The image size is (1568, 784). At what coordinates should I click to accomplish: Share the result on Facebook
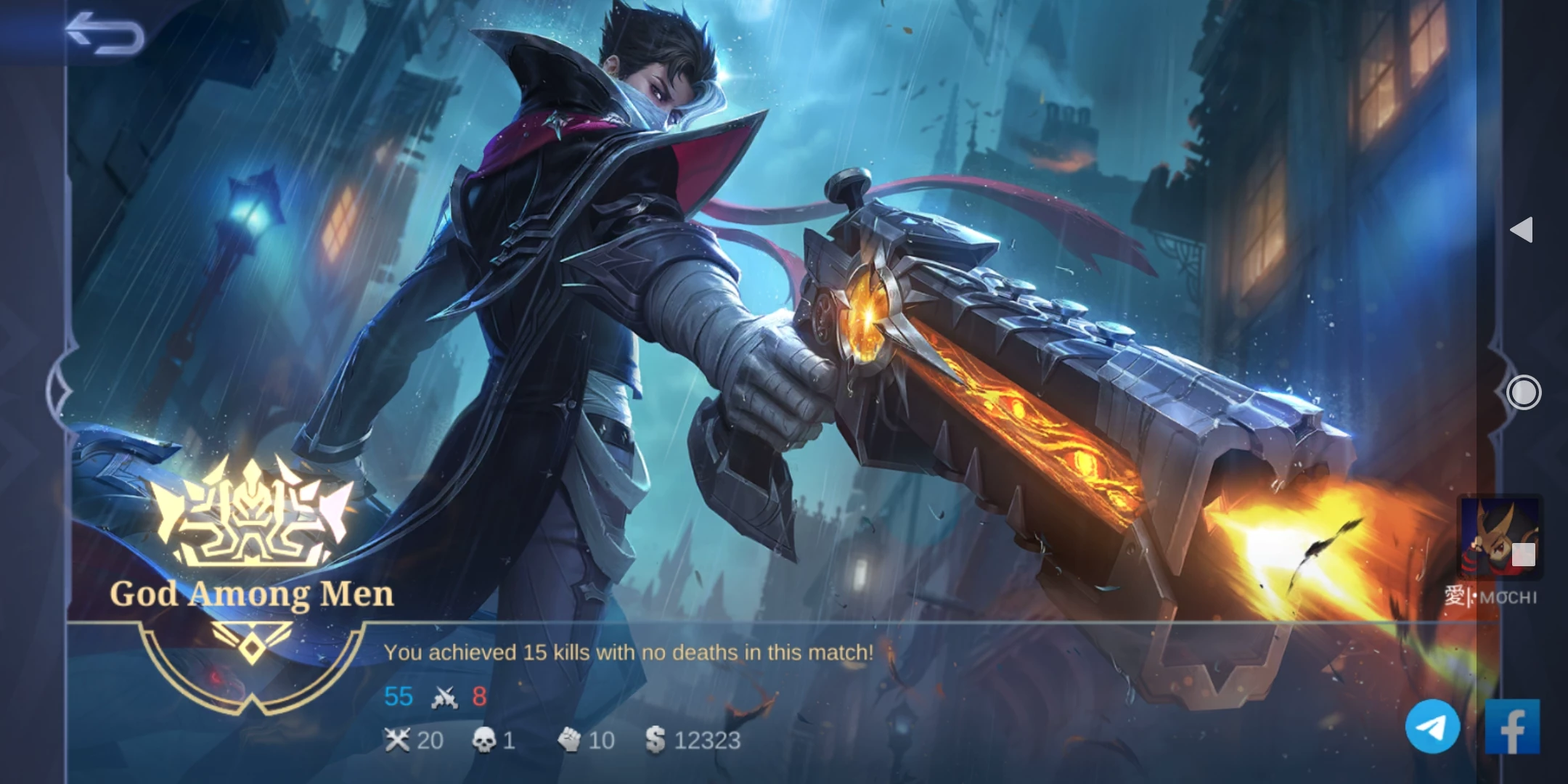click(1512, 727)
